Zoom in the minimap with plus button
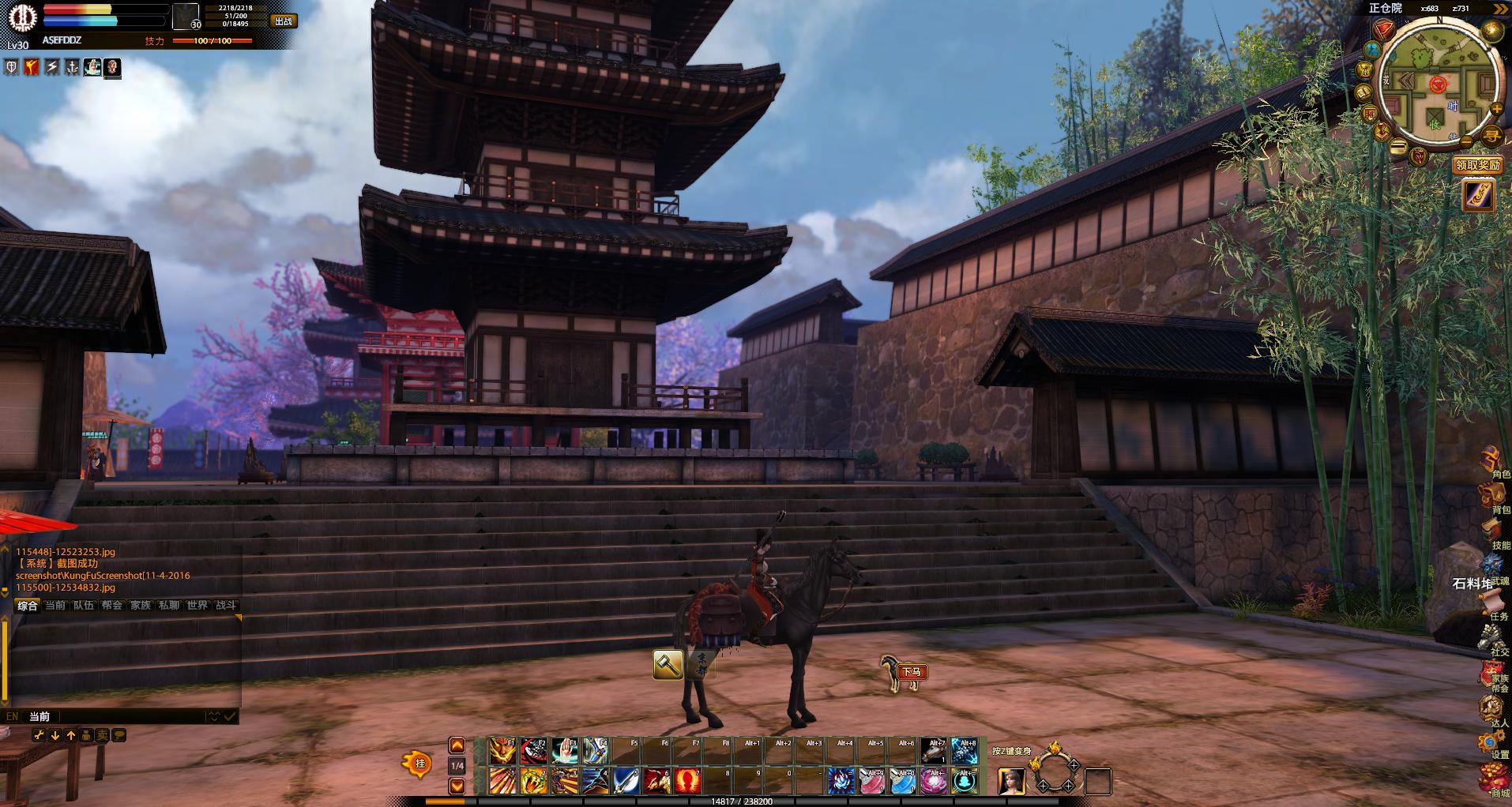The height and width of the screenshot is (807, 1512). 1495,108
